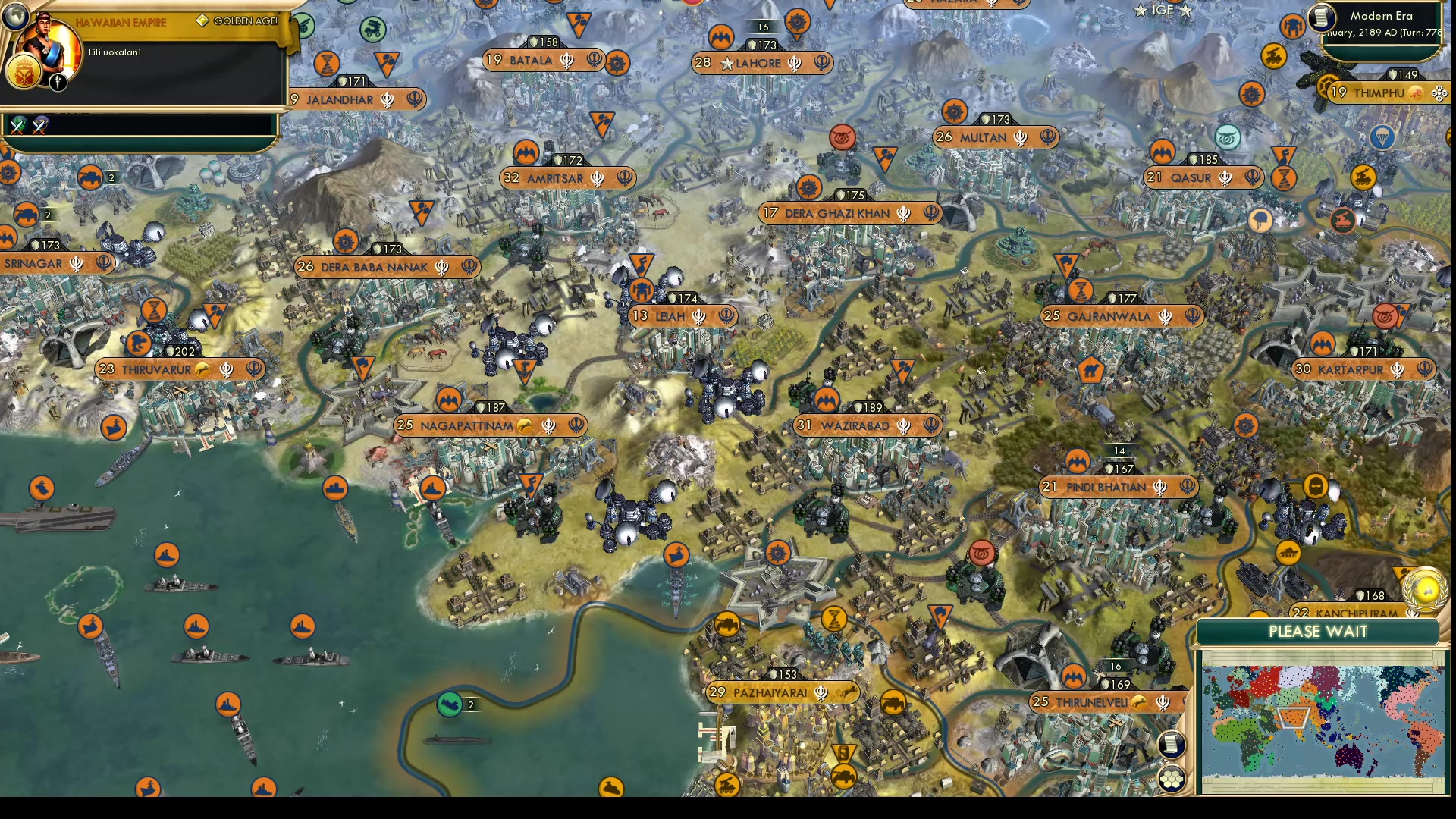This screenshot has height=819, width=1456.
Task: Click the PLEASE WAIT panel header
Action: point(1319,632)
